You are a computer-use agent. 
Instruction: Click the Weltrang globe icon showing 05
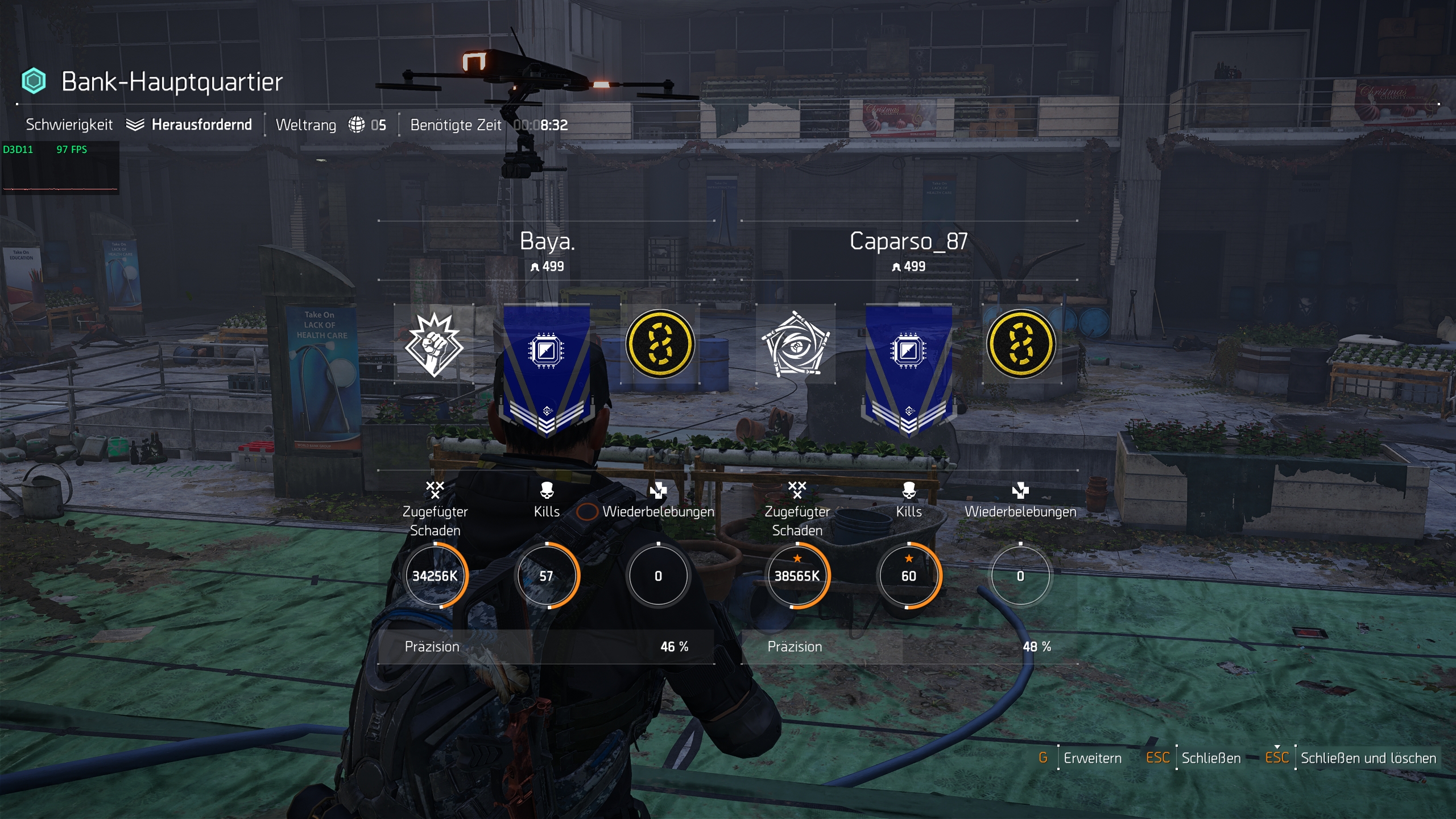pos(357,125)
